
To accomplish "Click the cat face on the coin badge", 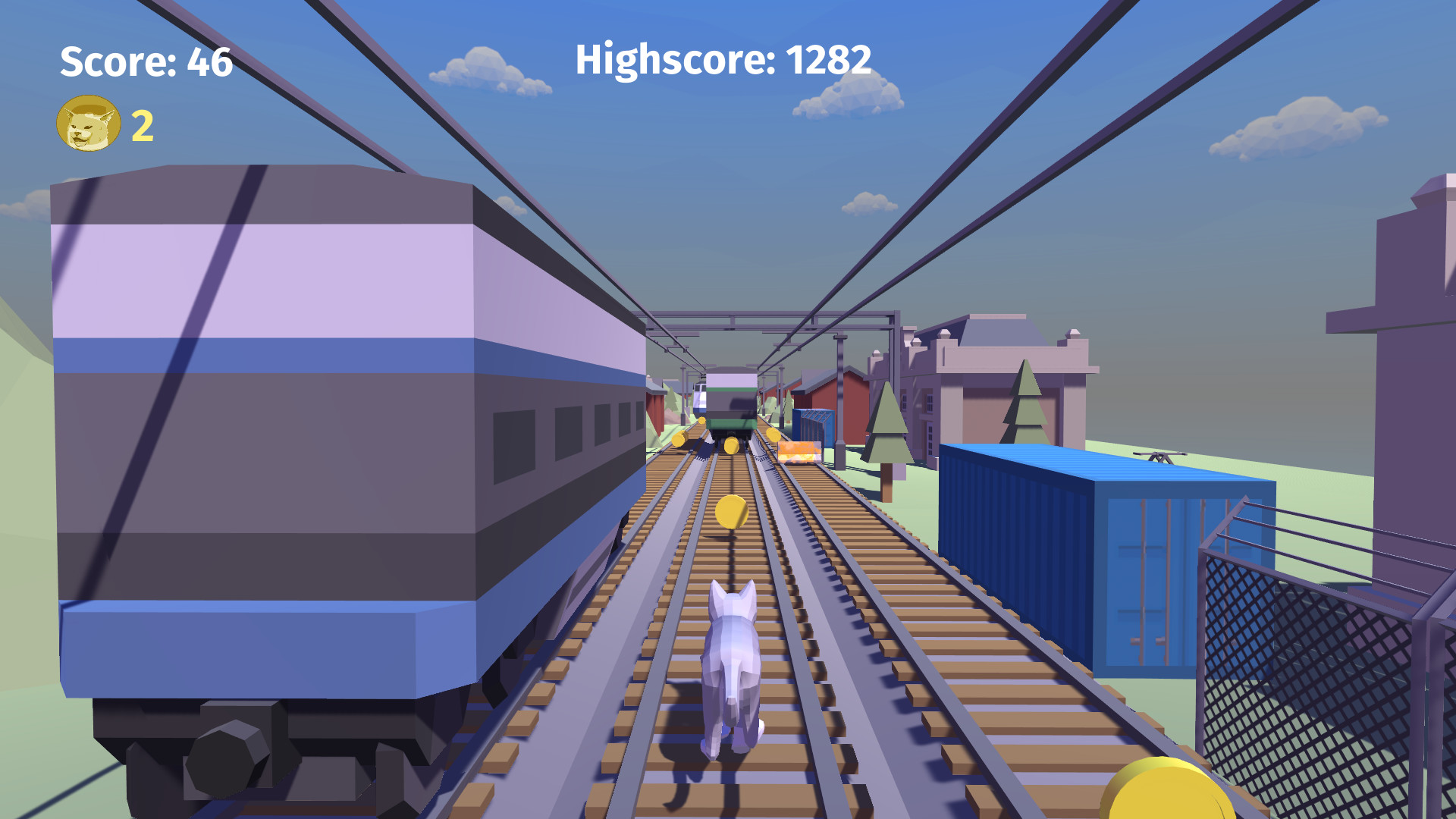I will coord(87,125).
